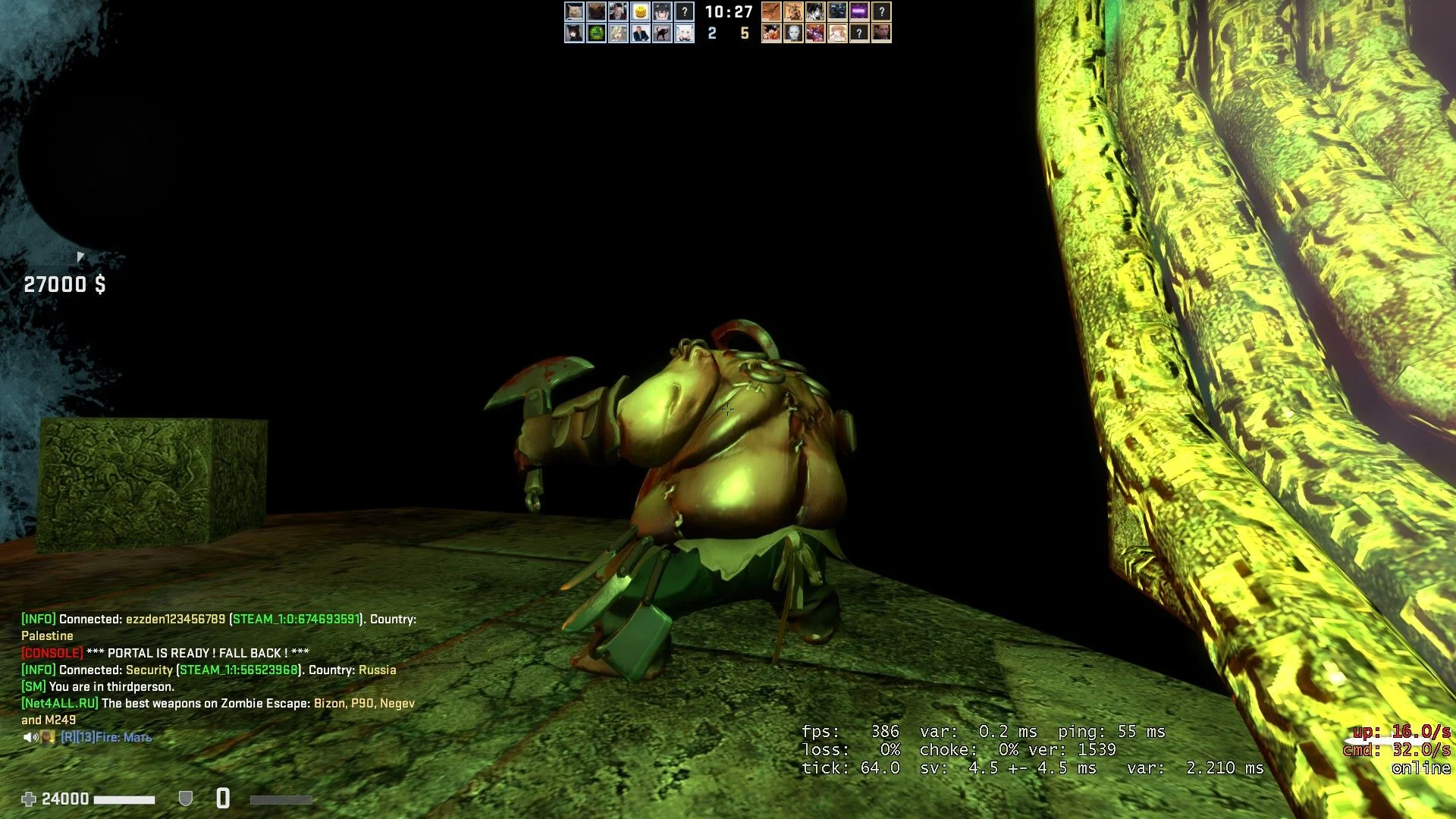Select the white cat player avatar
The image size is (1456, 819).
[x=574, y=11]
